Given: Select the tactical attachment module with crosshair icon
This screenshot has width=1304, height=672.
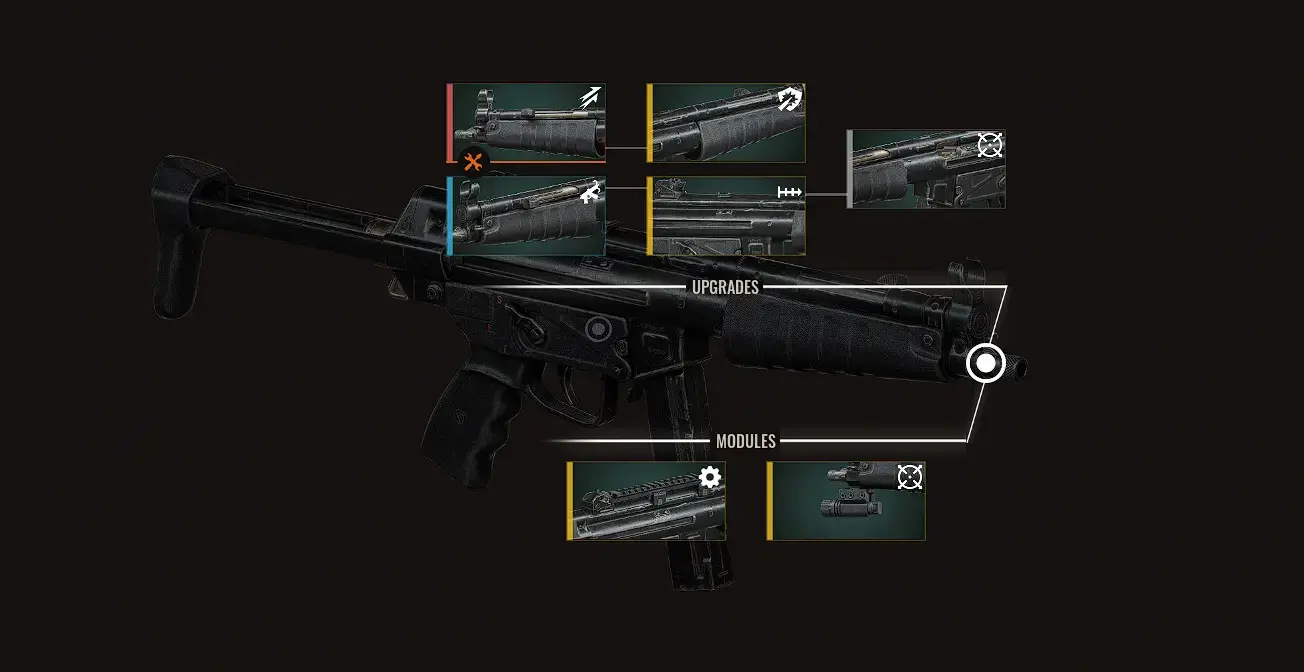Looking at the screenshot, I should tap(847, 501).
